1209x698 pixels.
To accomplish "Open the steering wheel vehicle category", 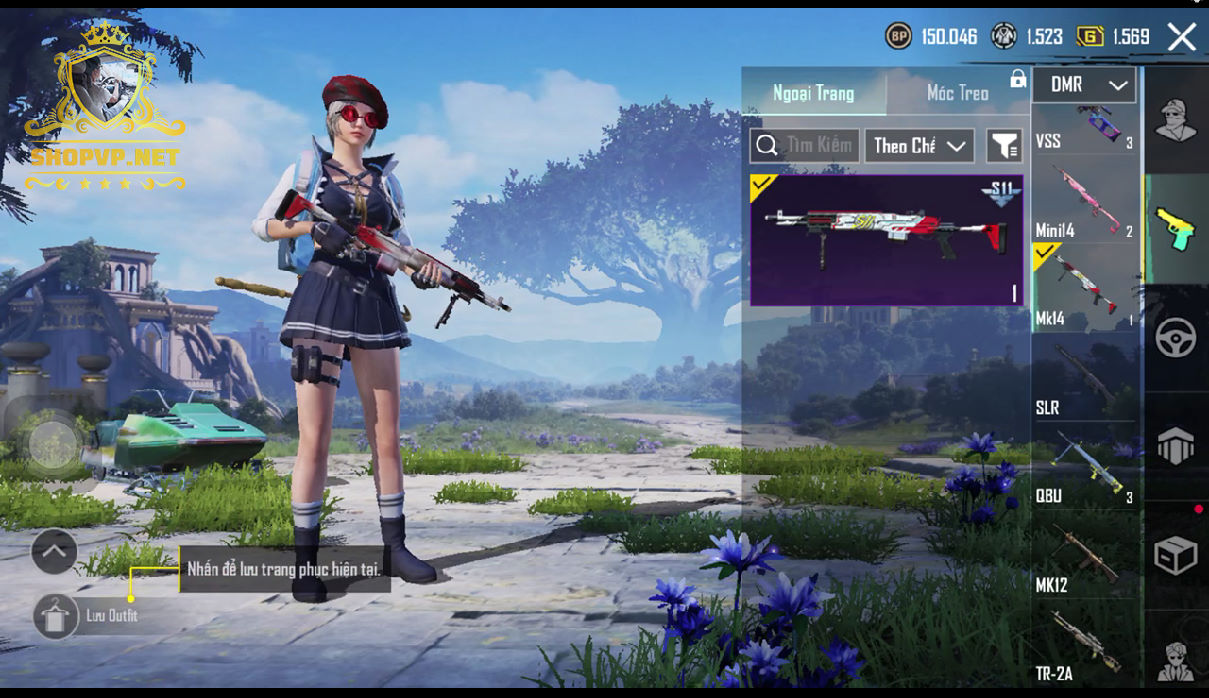I will coord(1176,339).
